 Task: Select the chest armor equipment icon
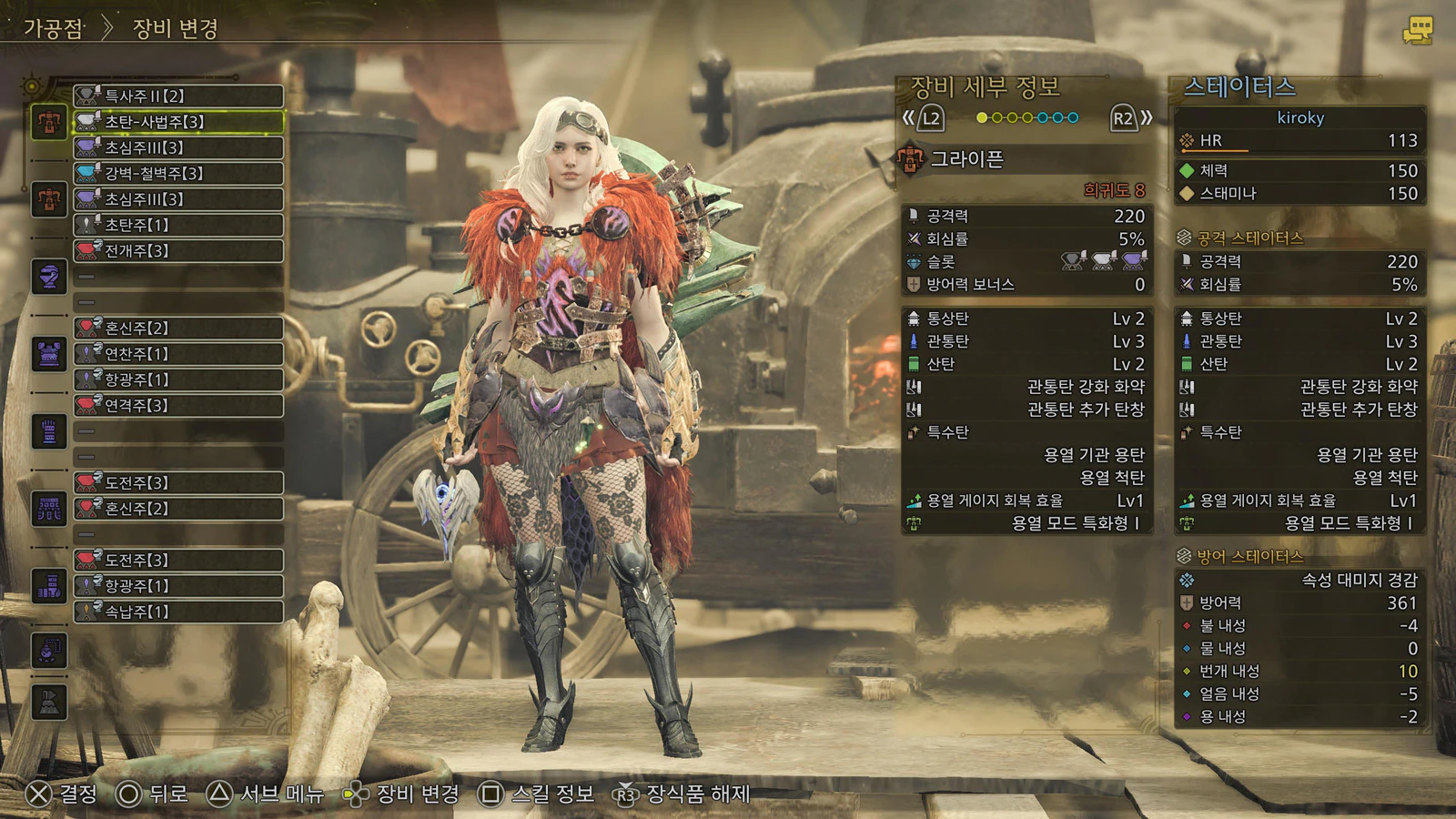pos(49,354)
